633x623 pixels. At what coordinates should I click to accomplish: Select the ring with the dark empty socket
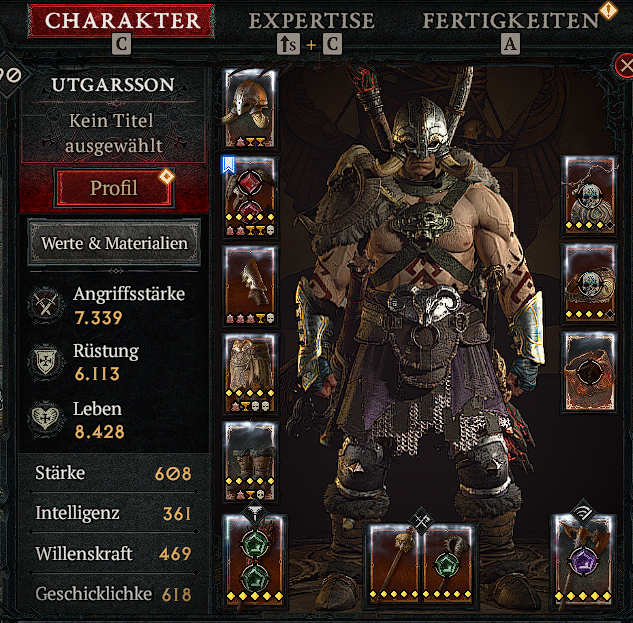tap(589, 372)
